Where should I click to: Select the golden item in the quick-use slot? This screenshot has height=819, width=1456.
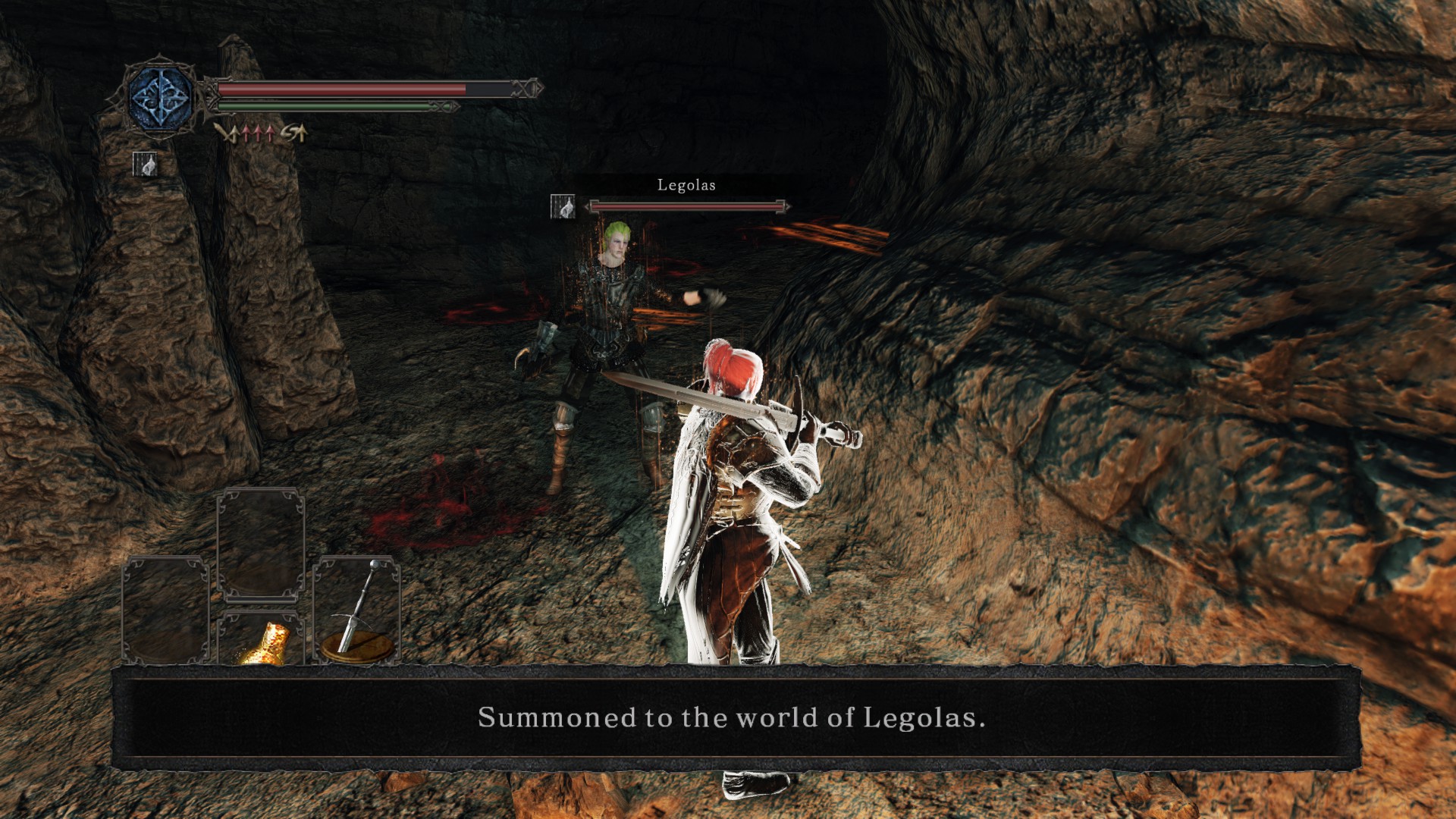point(265,644)
